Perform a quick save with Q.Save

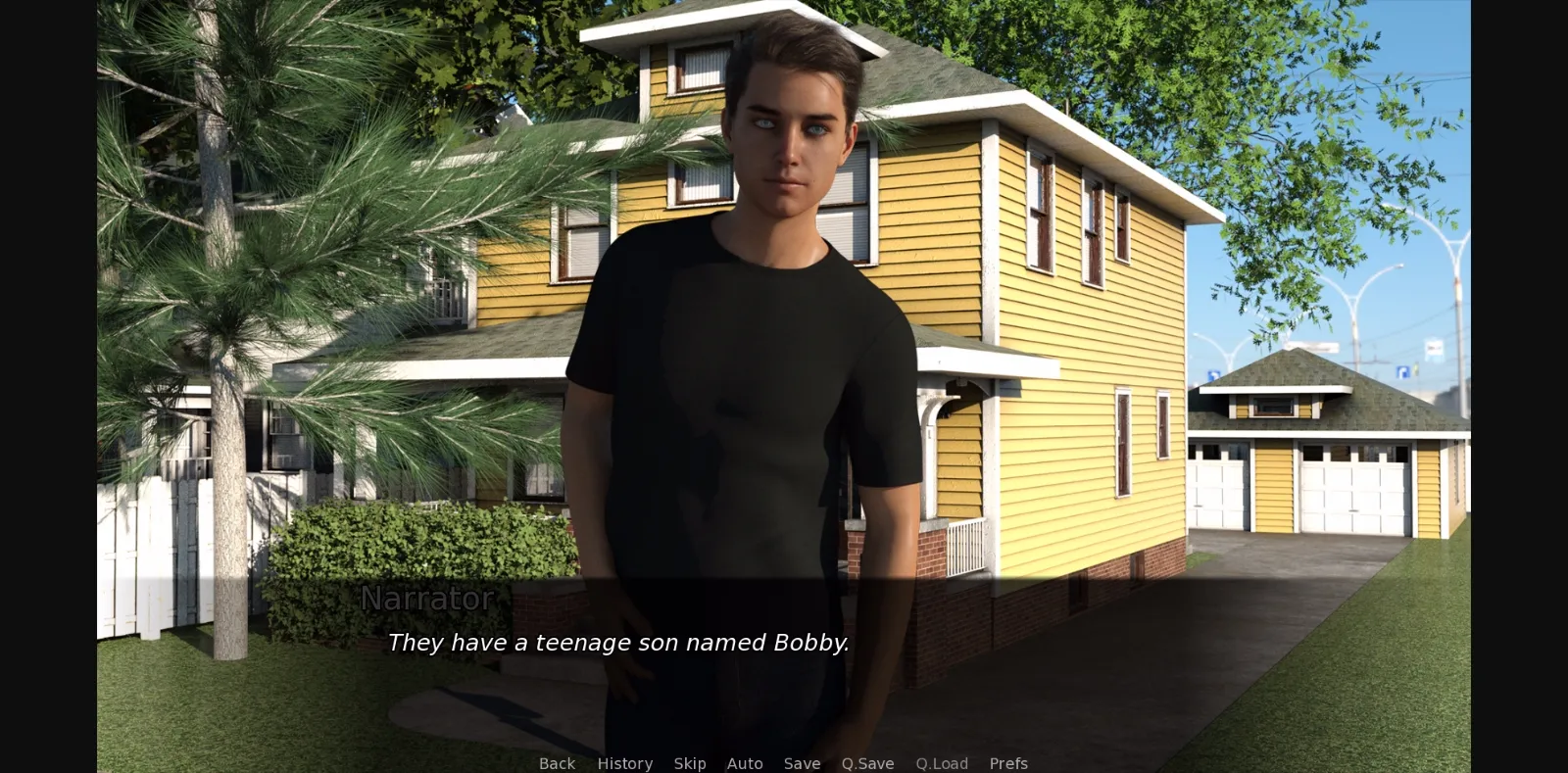click(866, 763)
